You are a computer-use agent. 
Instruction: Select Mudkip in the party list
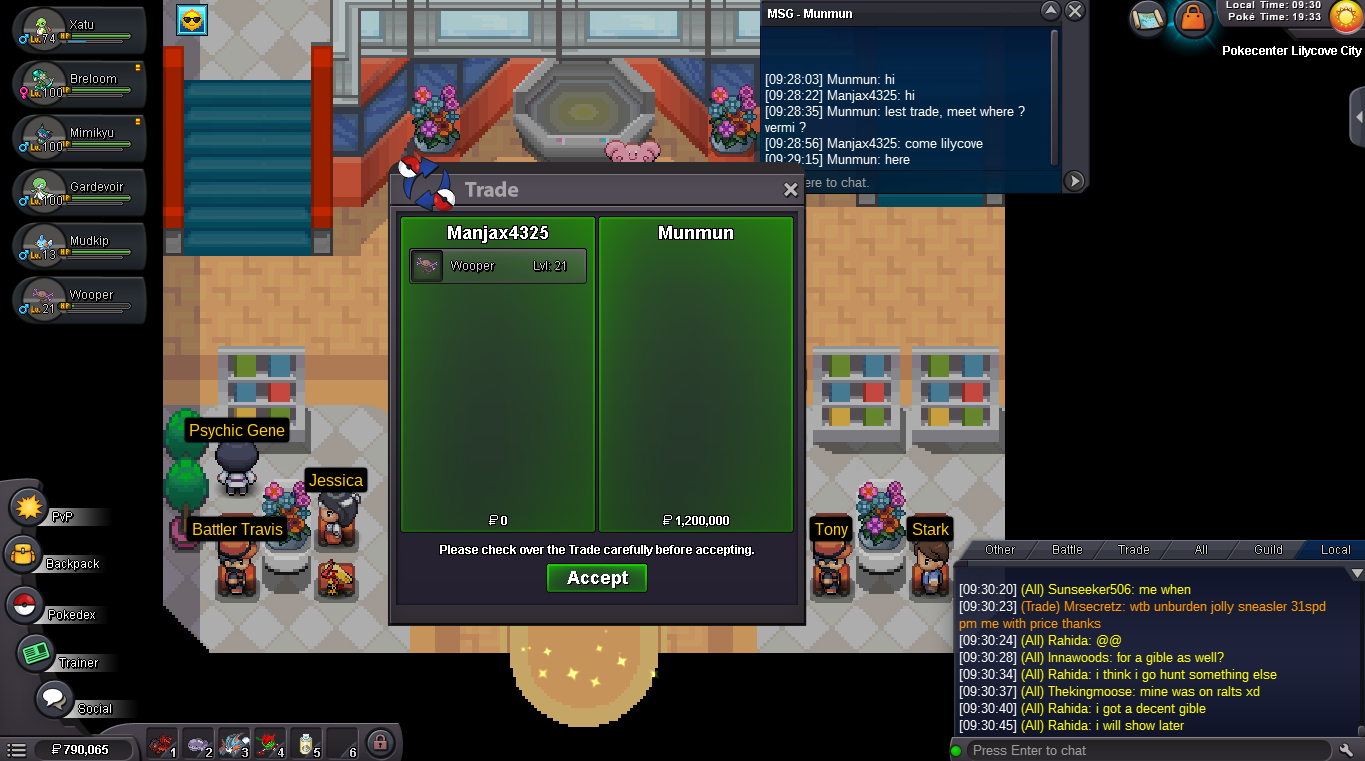pos(80,246)
